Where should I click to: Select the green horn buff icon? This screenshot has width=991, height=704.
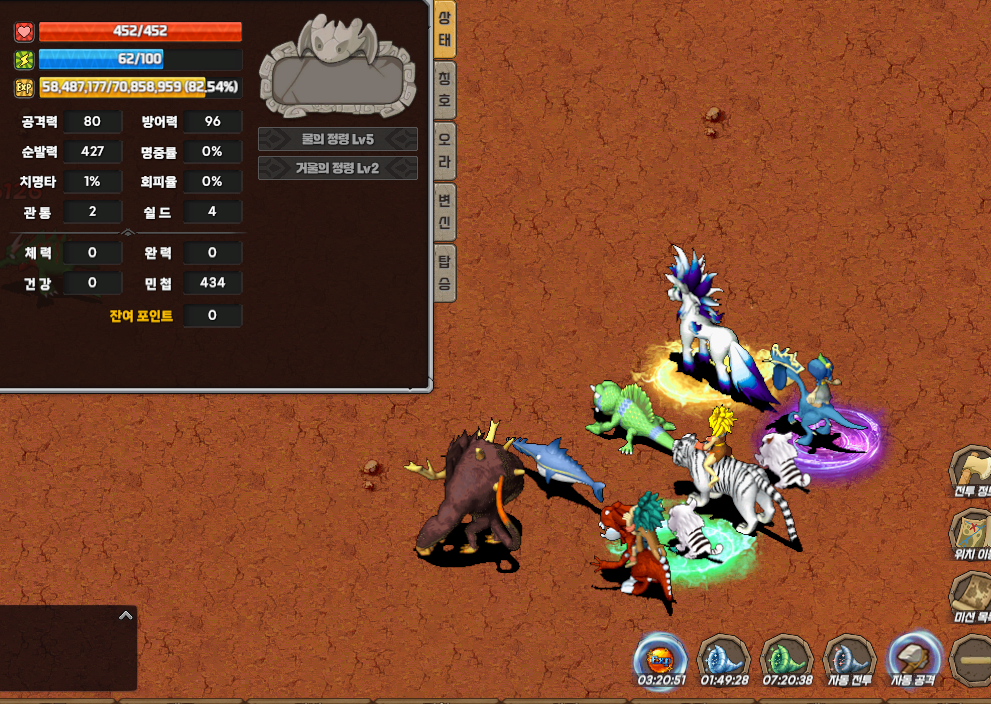coord(786,659)
